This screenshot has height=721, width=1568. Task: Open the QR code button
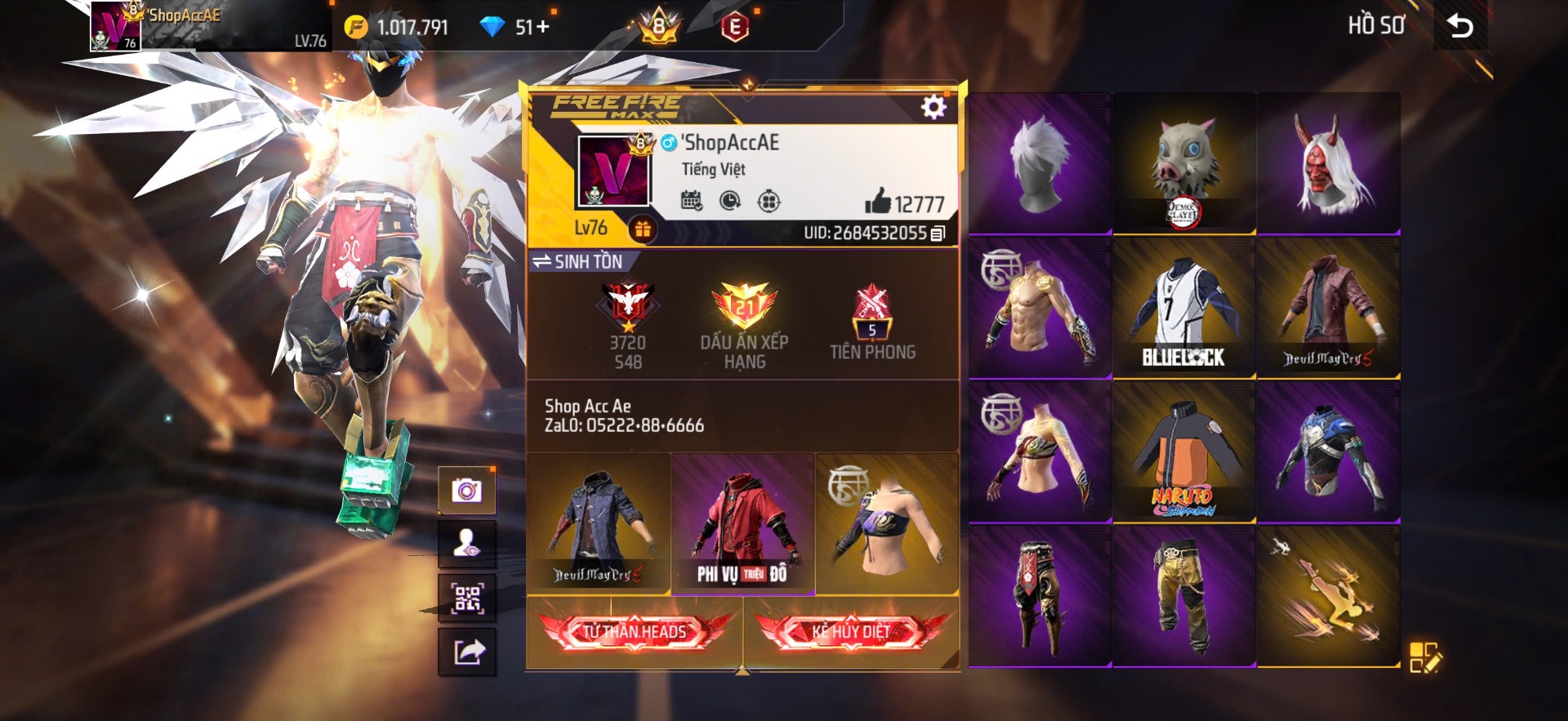pyautogui.click(x=467, y=599)
